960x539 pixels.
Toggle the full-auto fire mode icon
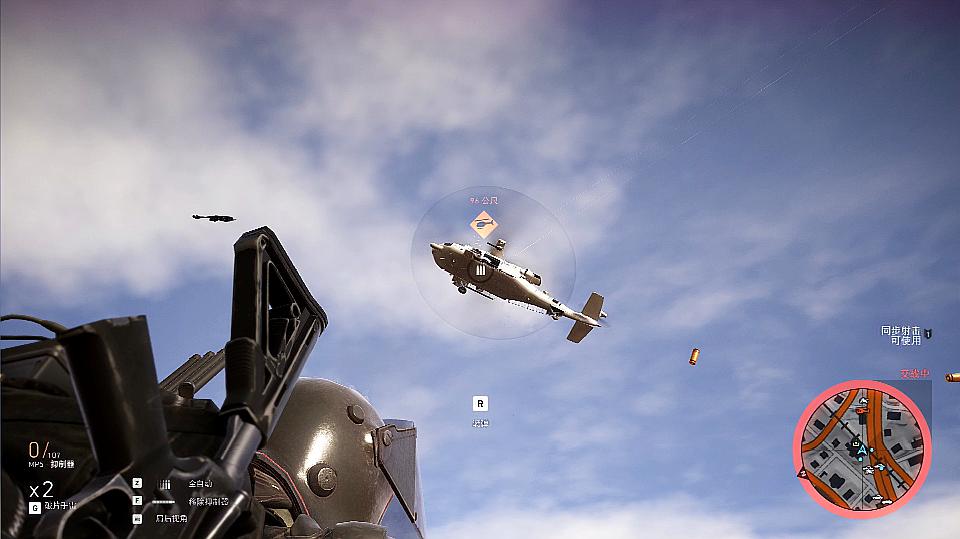point(165,483)
